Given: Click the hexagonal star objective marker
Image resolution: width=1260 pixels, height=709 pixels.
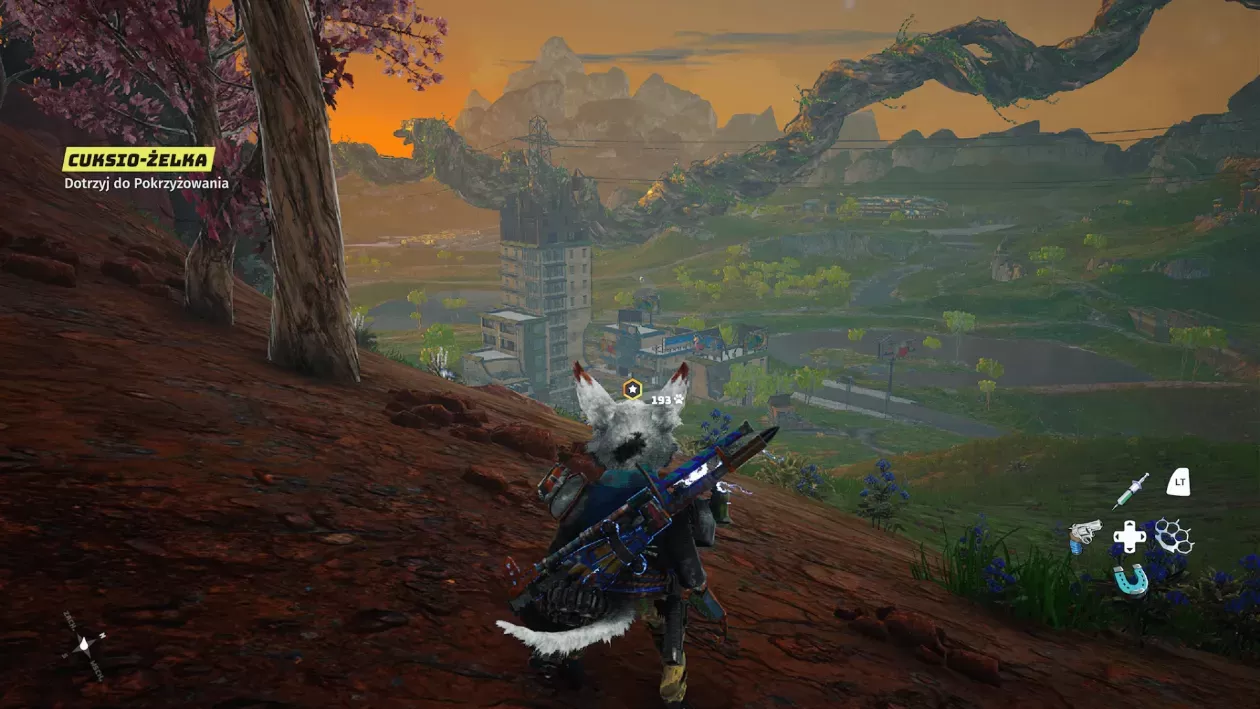Looking at the screenshot, I should tap(632, 389).
